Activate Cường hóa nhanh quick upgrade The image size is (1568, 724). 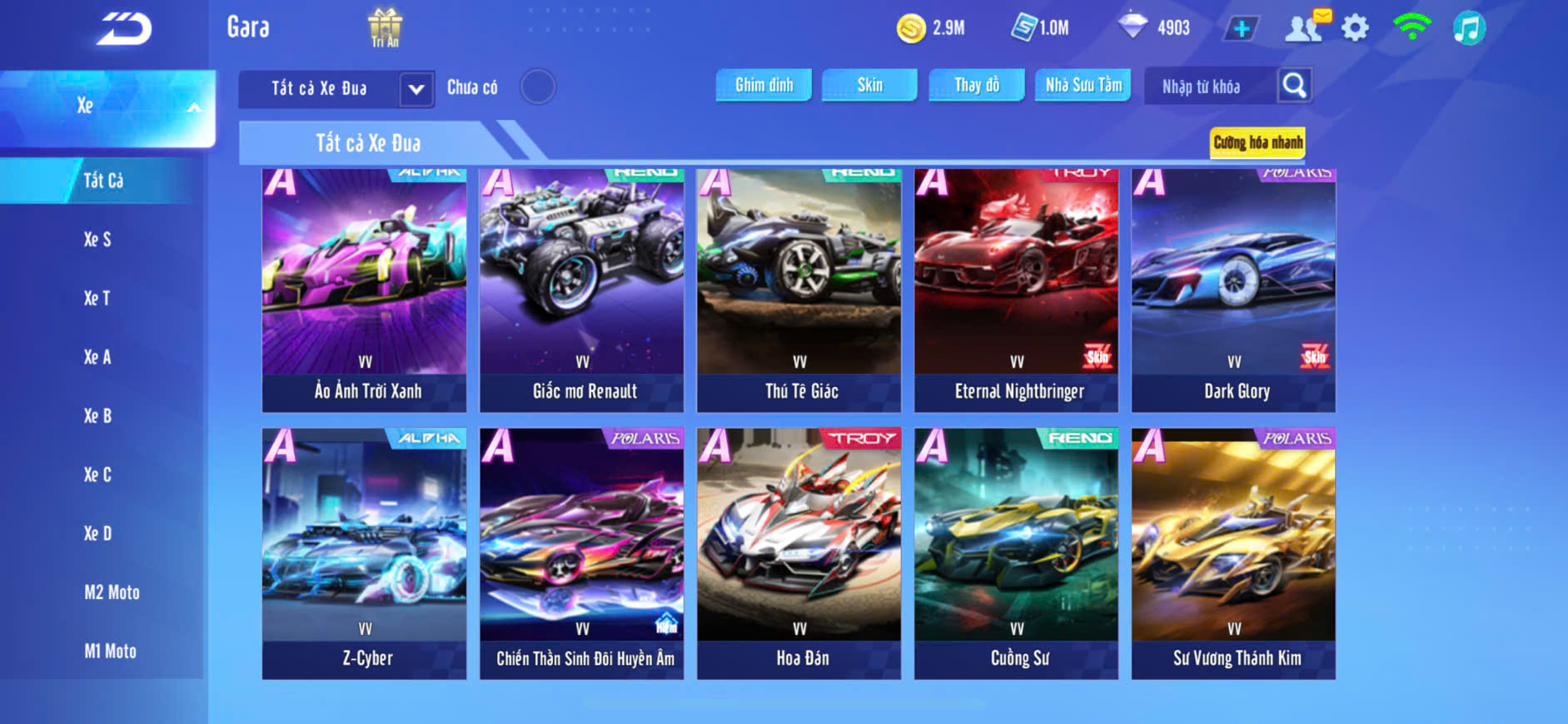pos(1257,142)
